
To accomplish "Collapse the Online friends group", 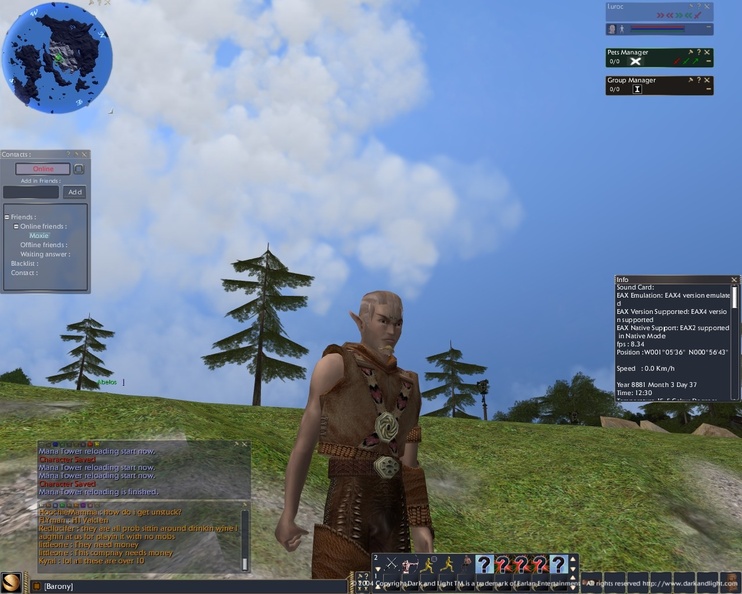I will (x=15, y=226).
